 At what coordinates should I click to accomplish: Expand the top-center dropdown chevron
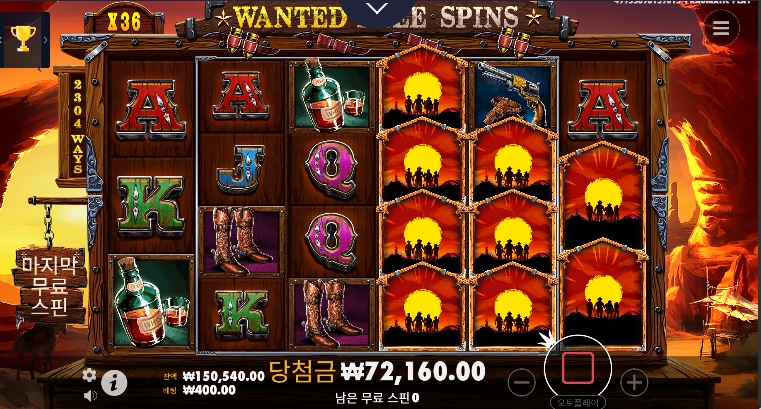point(378,9)
